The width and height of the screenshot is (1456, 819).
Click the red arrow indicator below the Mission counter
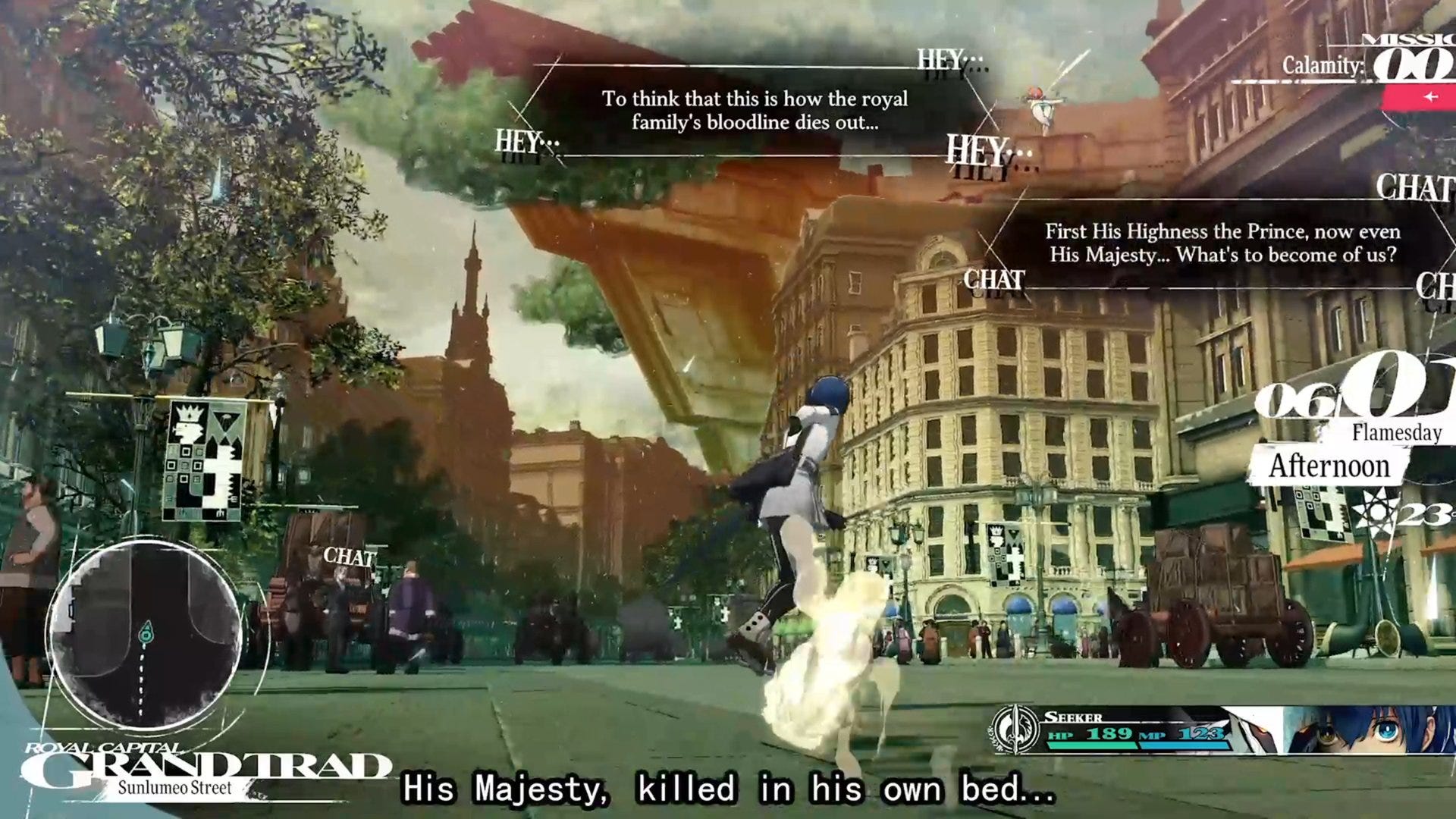(1430, 97)
